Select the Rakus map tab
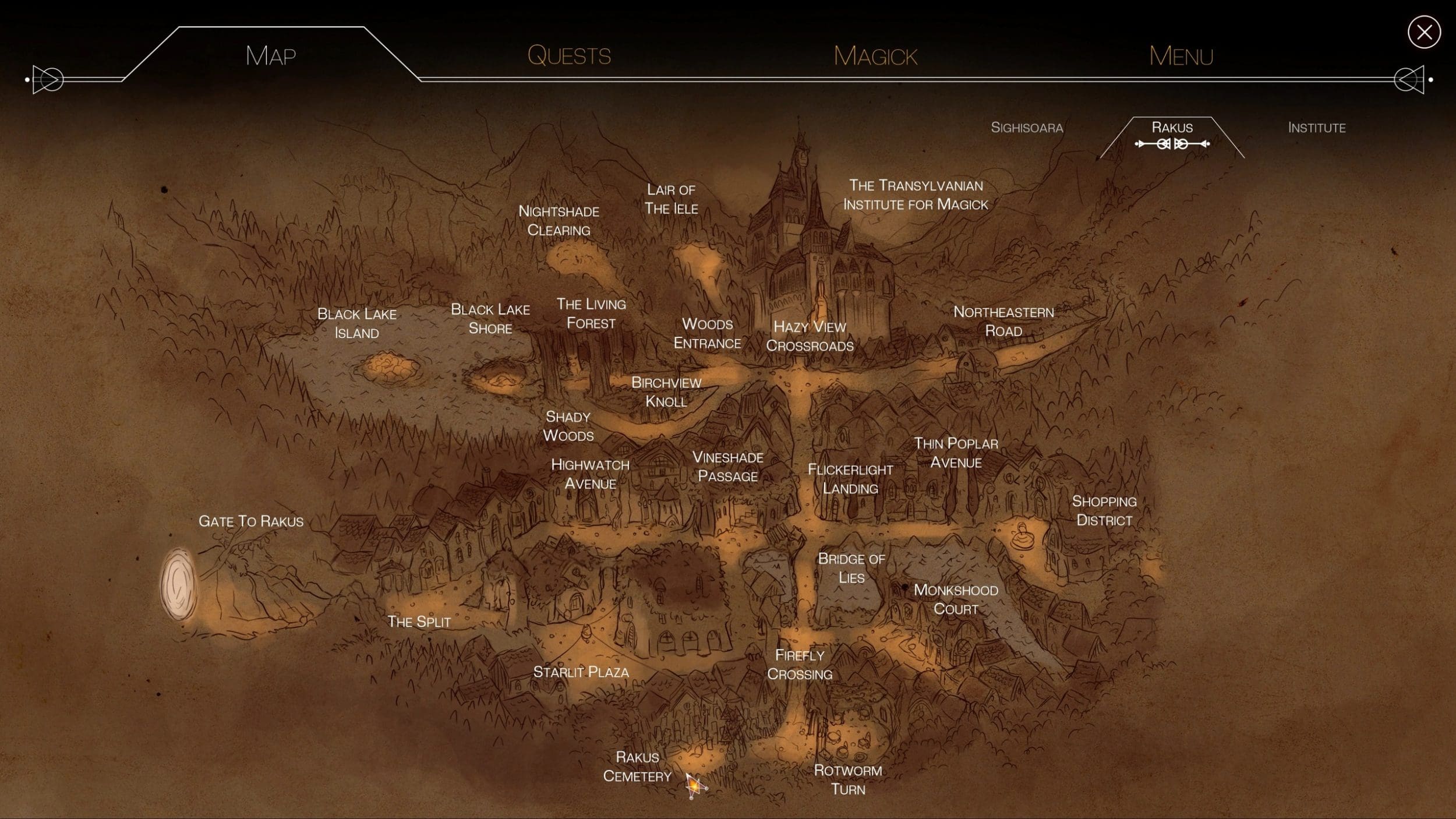The width and height of the screenshot is (1456, 819). click(x=1172, y=128)
